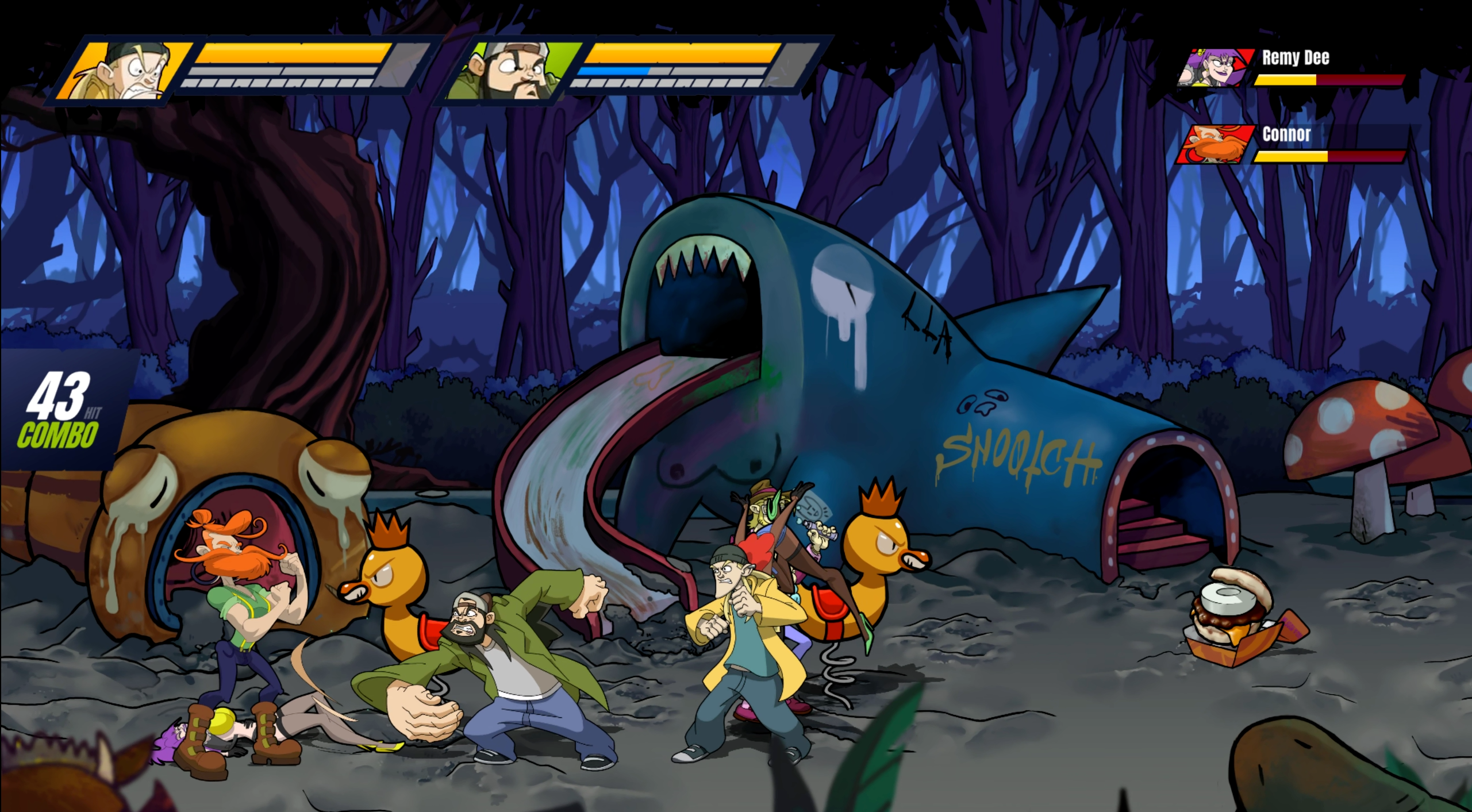Screen dimensions: 1472x812
Task: Select Connor's enemy portrait
Action: point(1215,144)
